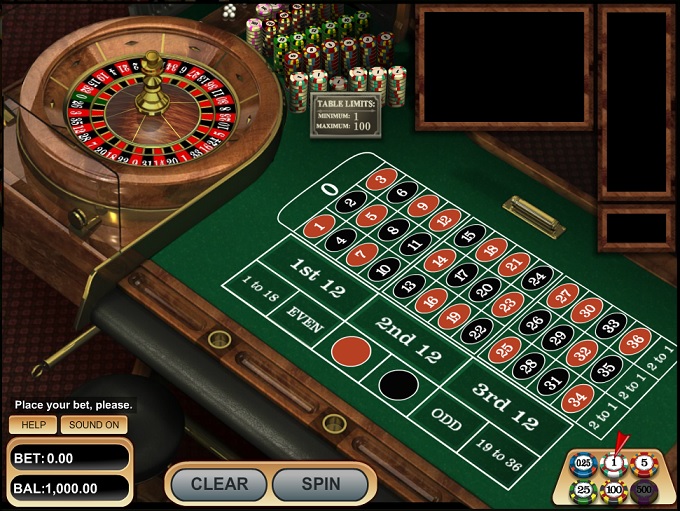Pick the 5 value red chip
Screen dimensions: 680x511
(x=643, y=464)
